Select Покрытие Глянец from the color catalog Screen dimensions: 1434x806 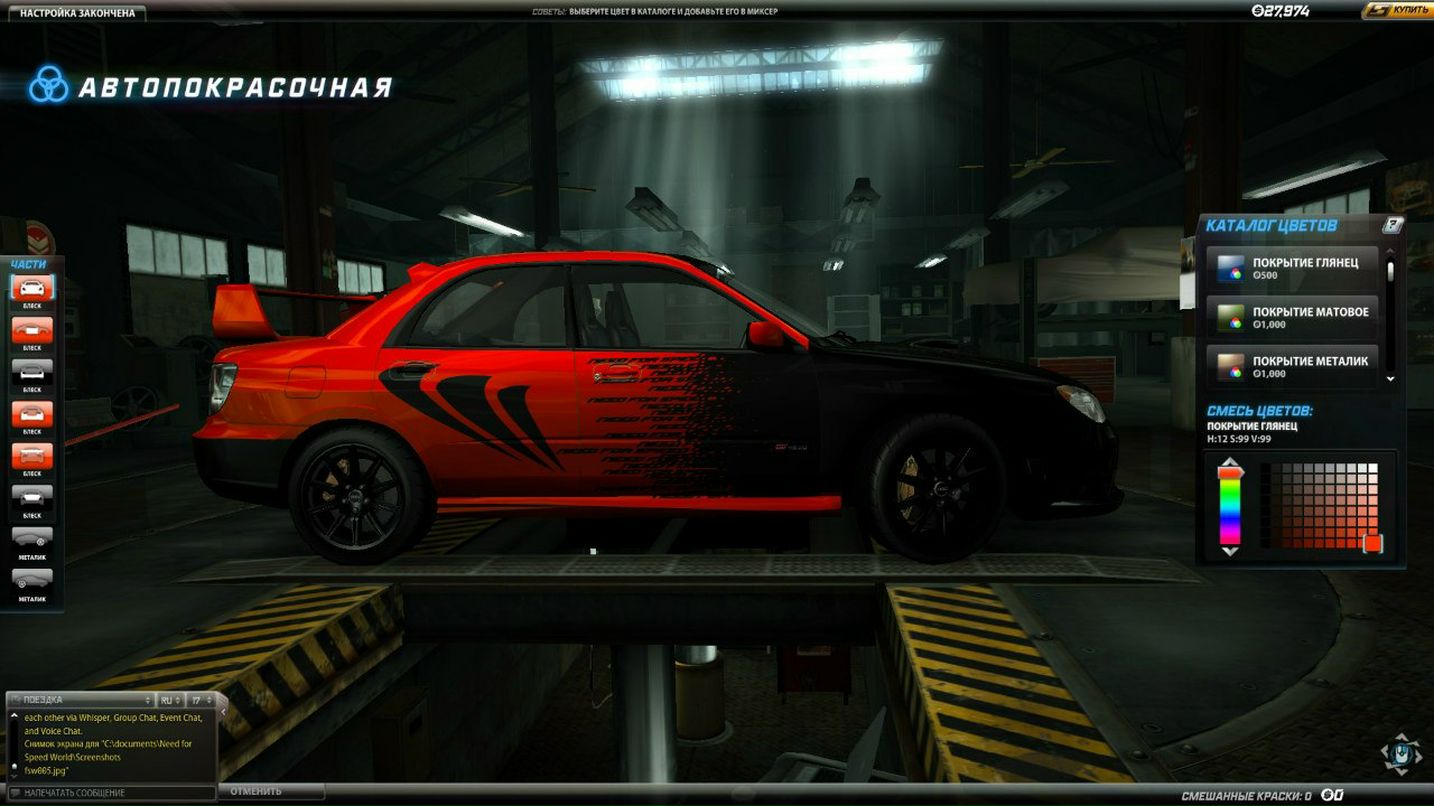coord(1295,268)
